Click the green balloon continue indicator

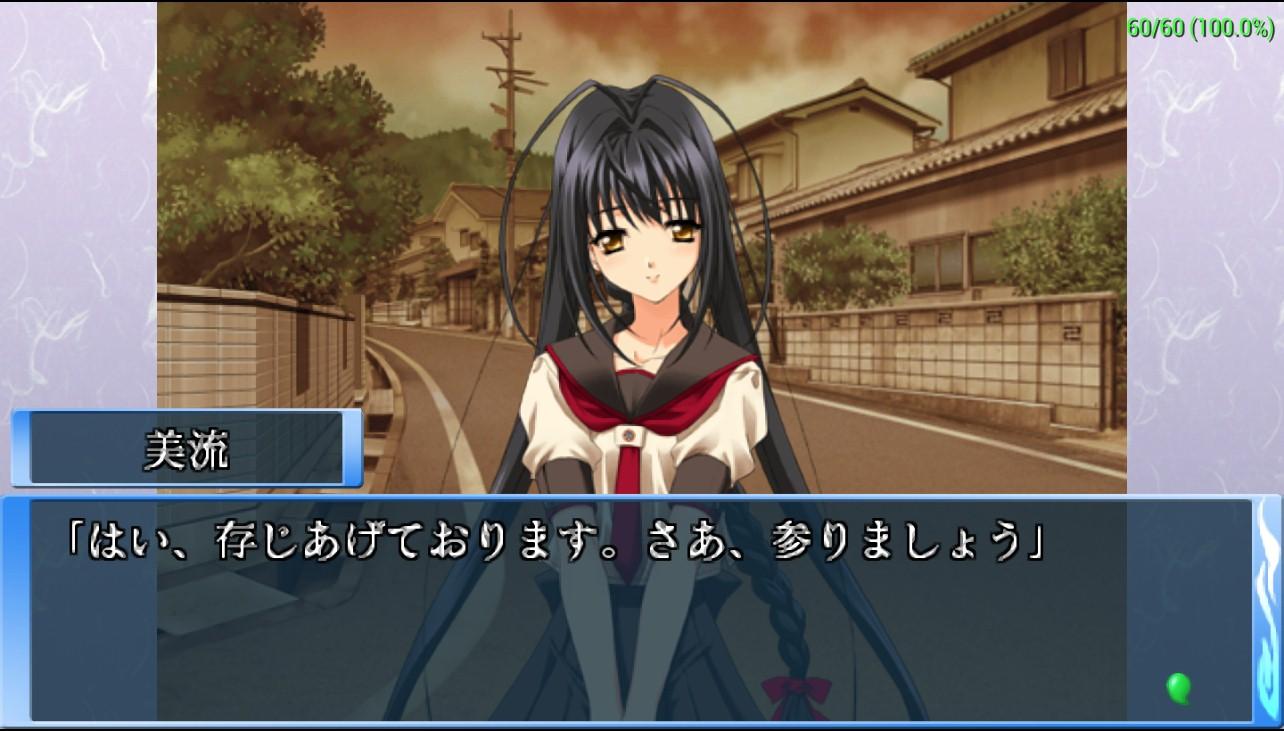point(1179,687)
